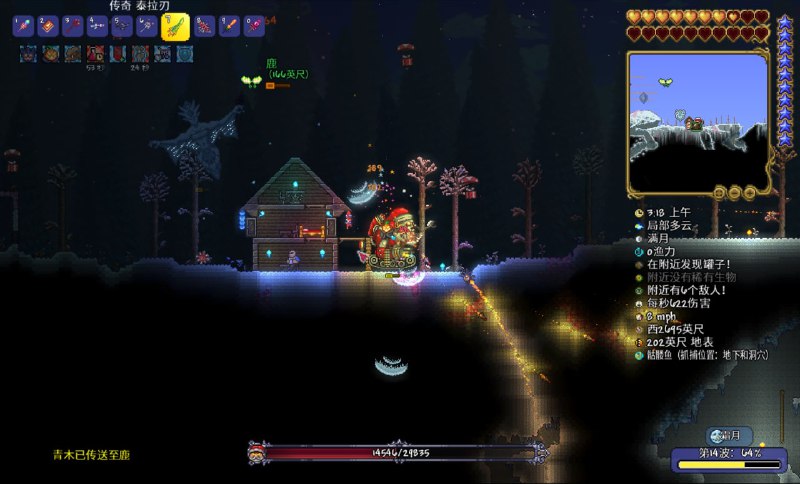Choose the orange spell tome in slot 2
Image resolution: width=800 pixels, height=484 pixels.
pos(49,26)
